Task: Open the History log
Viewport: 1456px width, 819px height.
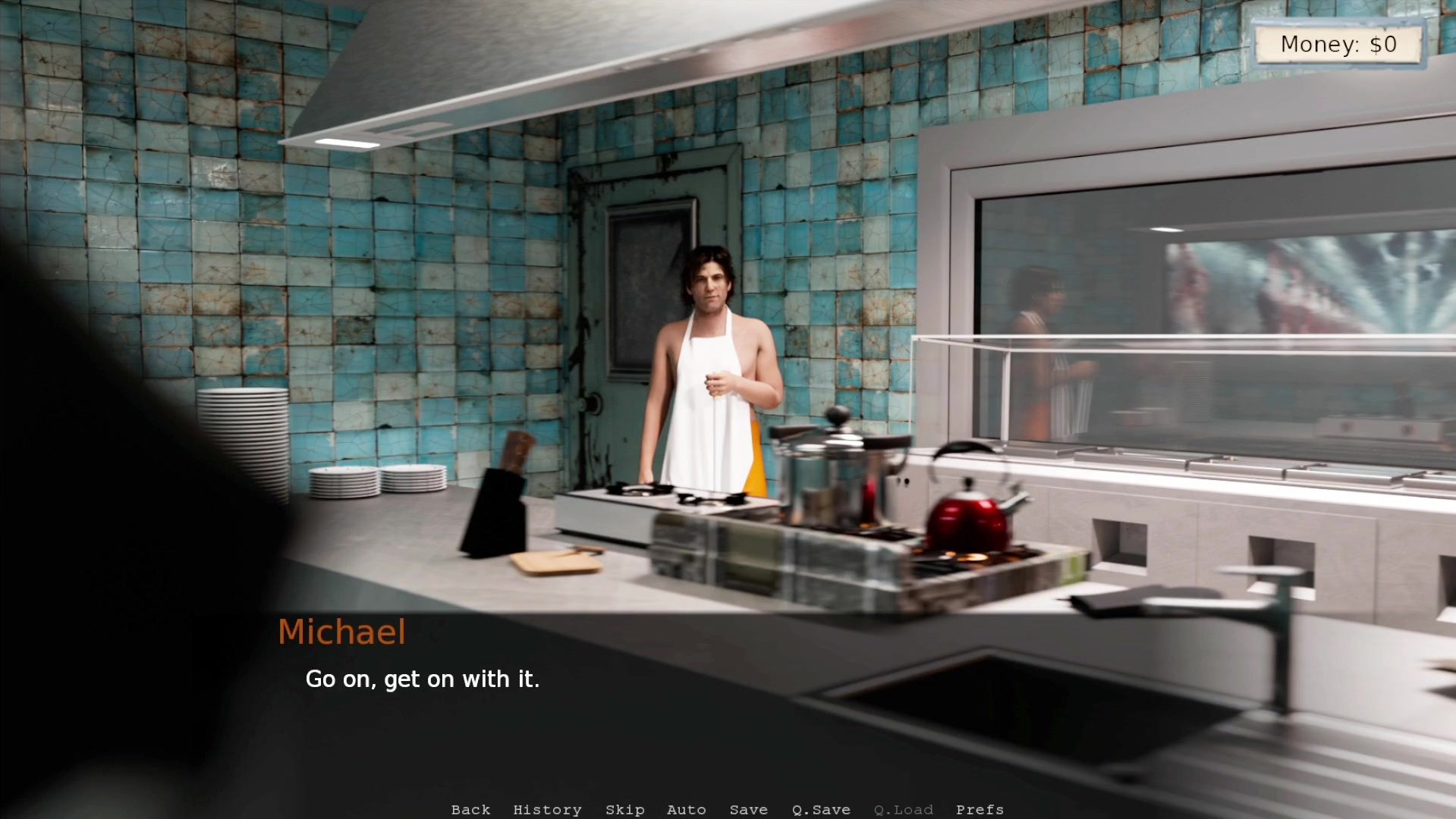Action: coord(547,810)
